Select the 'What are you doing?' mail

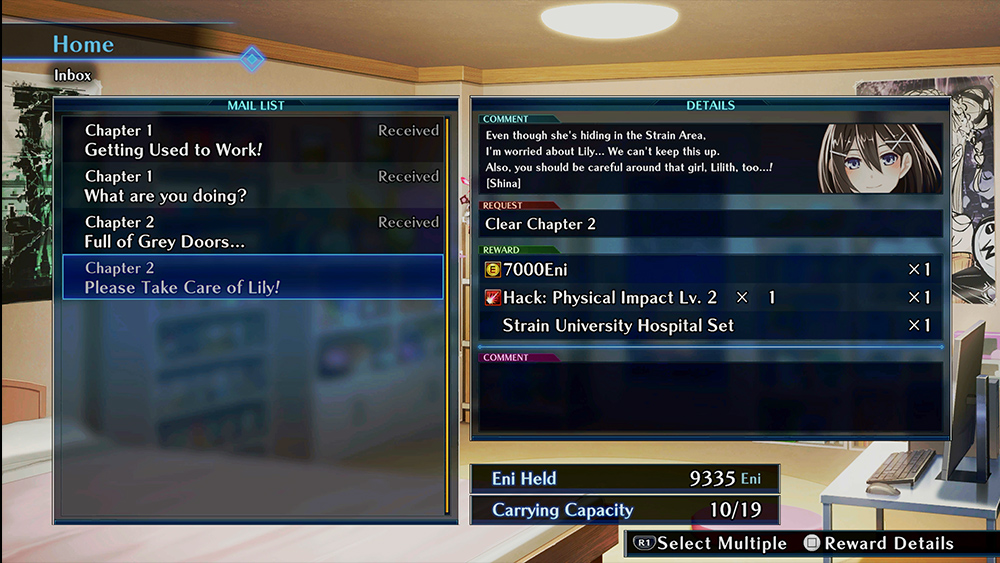pos(252,186)
